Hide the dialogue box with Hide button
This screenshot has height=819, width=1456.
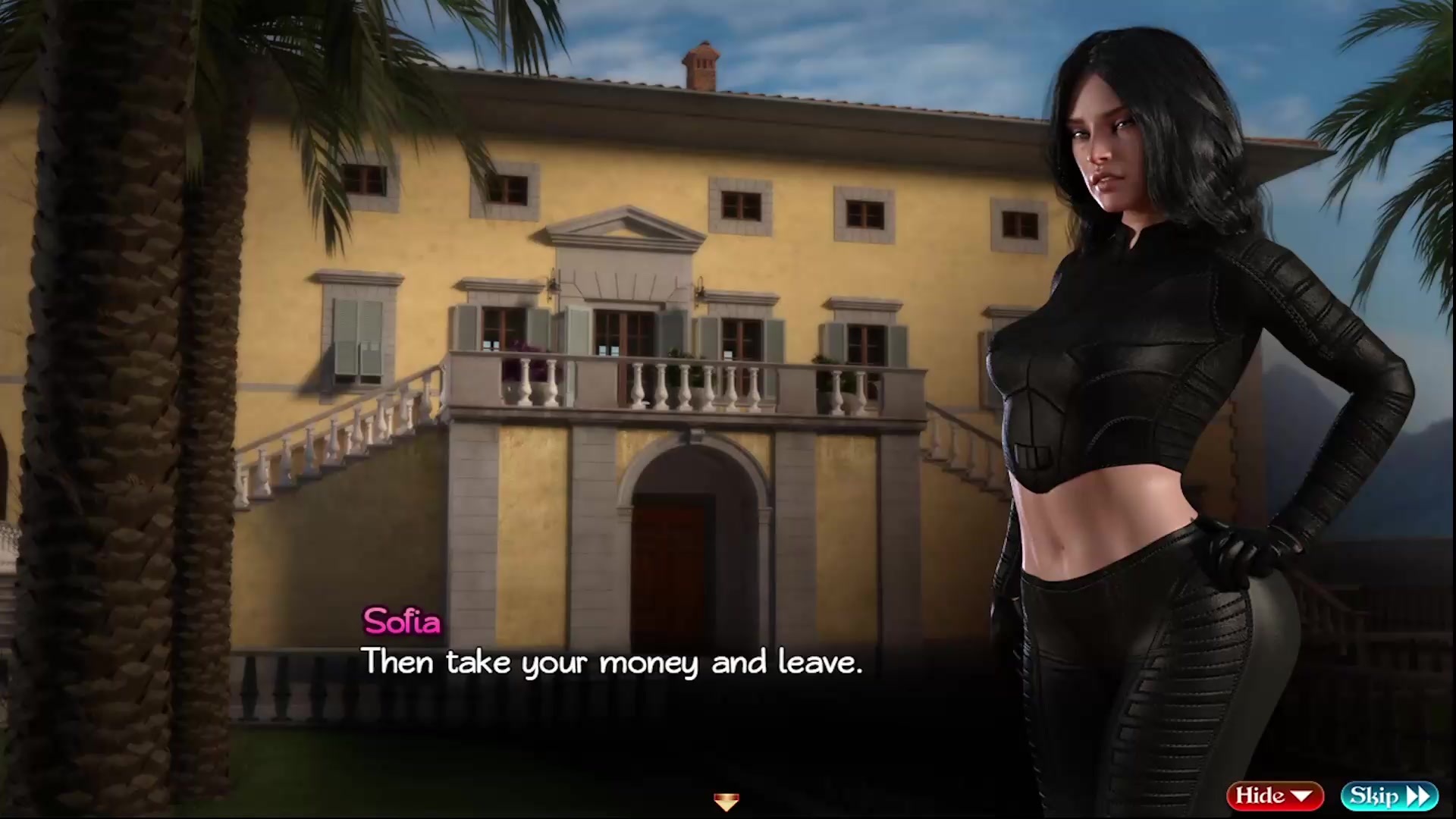1274,795
